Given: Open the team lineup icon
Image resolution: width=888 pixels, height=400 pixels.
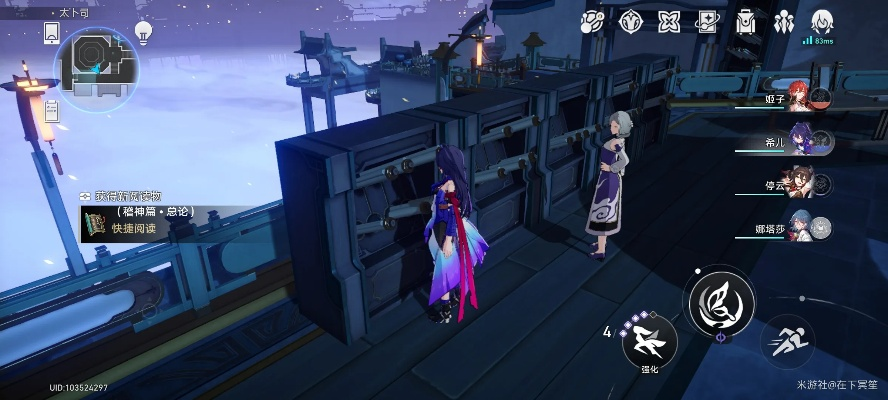Looking at the screenshot, I should pos(784,21).
